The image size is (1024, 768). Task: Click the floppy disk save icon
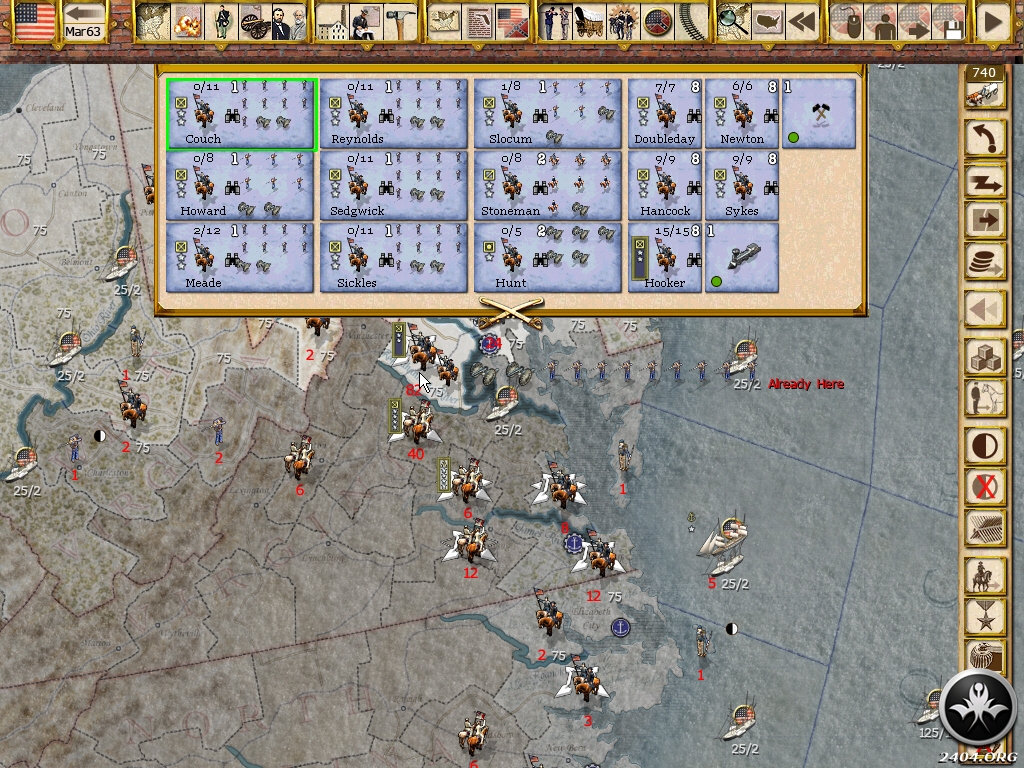(950, 22)
